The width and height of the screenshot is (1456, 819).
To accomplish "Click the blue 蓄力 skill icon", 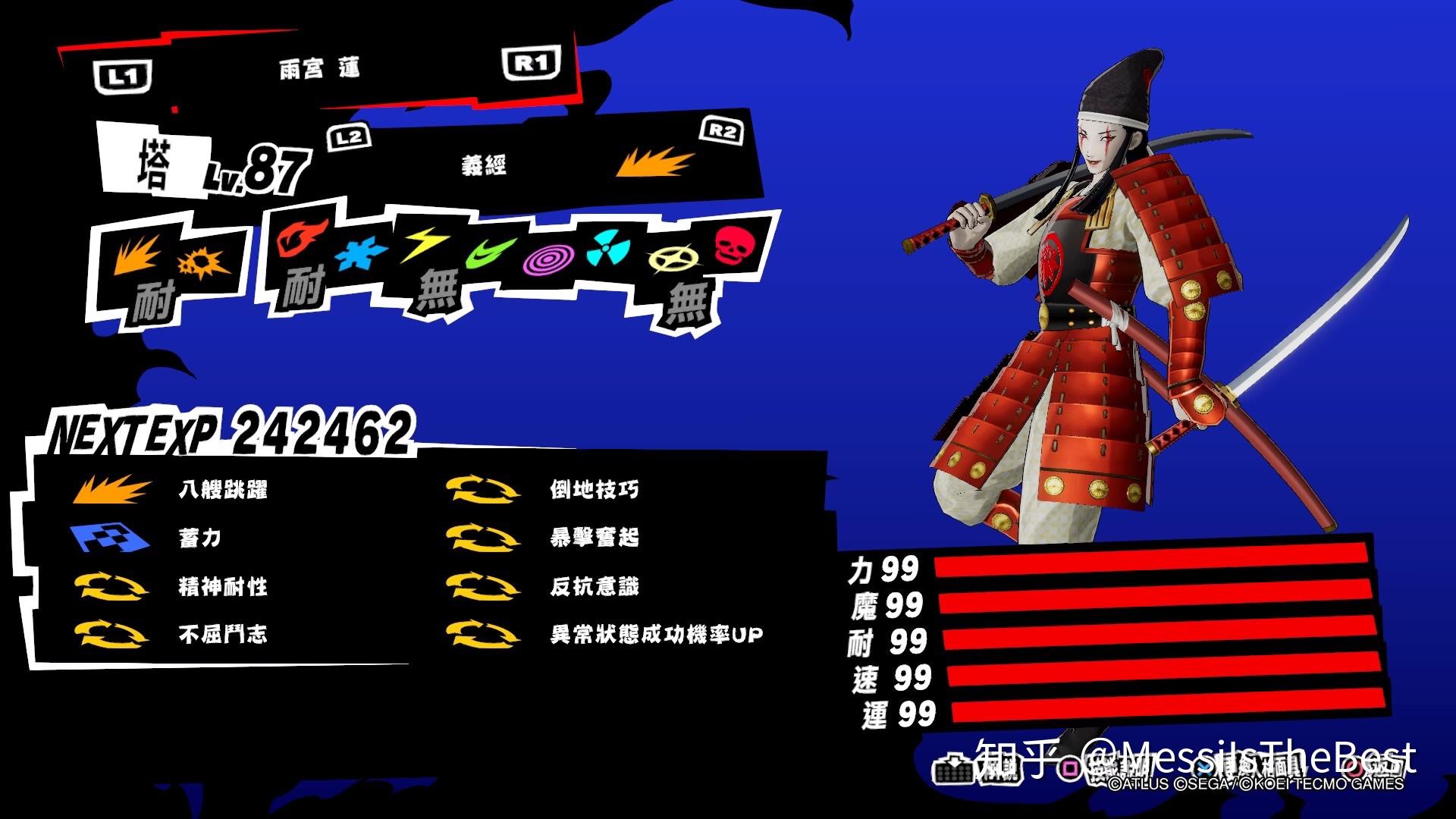I will [x=112, y=538].
